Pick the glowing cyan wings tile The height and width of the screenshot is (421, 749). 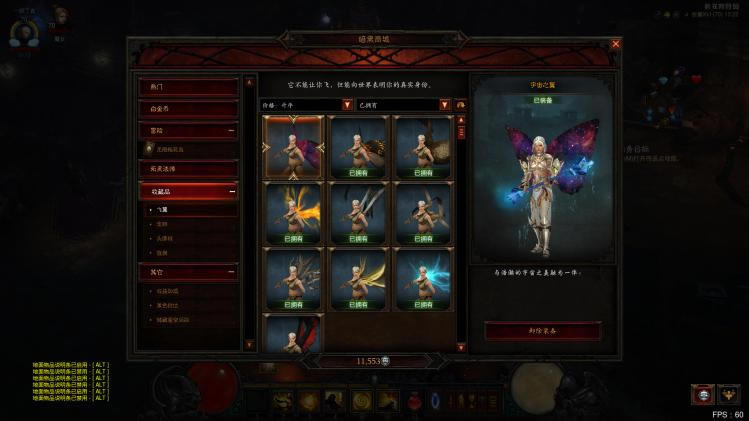(x=423, y=279)
